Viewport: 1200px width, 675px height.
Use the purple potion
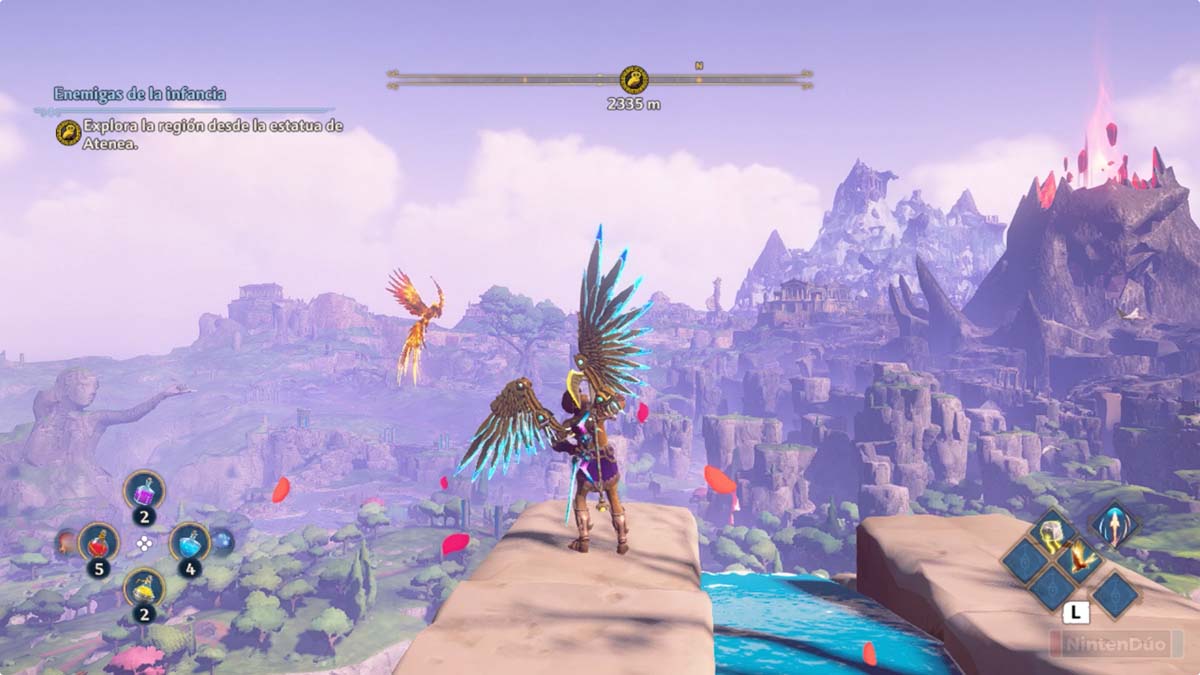pyautogui.click(x=144, y=490)
